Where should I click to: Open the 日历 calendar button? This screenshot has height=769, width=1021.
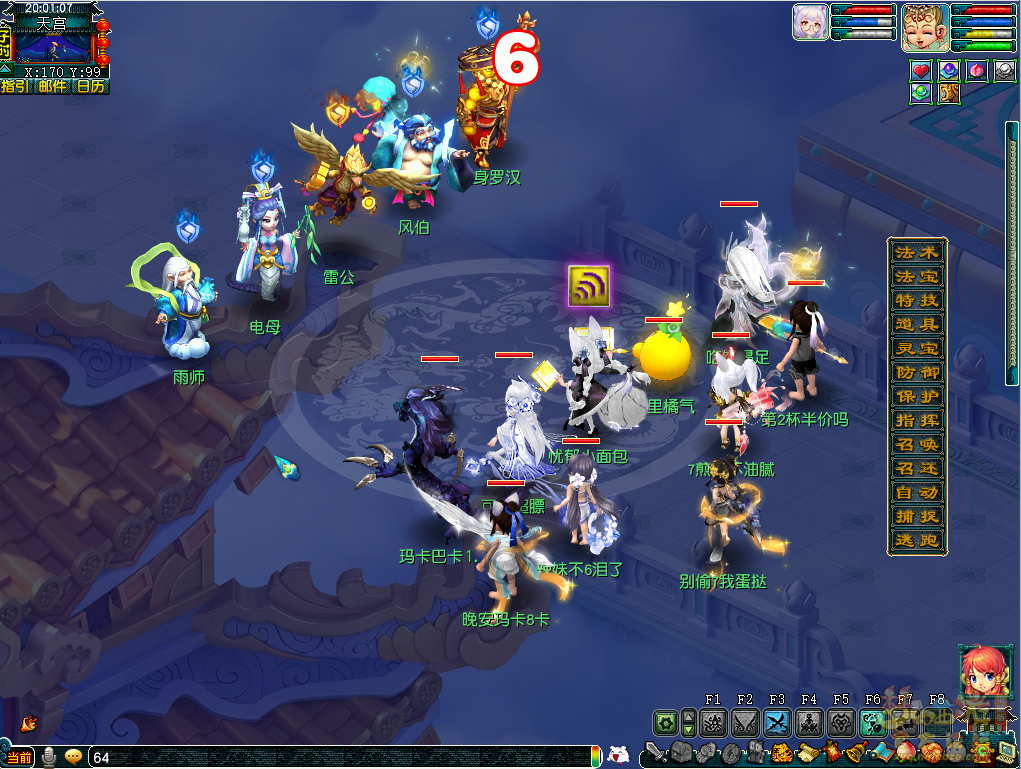pos(90,86)
